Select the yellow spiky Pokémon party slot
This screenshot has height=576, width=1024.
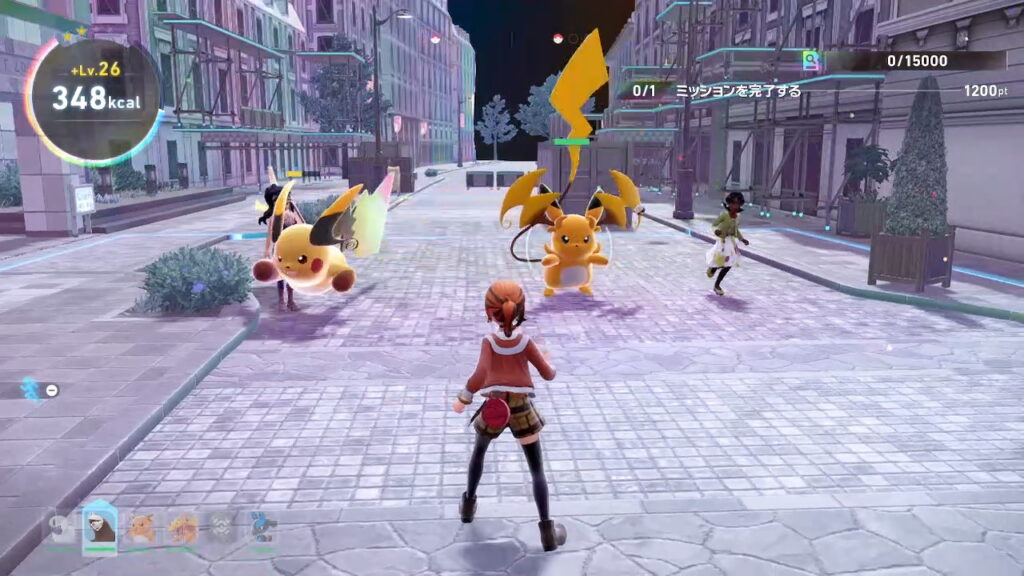coord(182,527)
